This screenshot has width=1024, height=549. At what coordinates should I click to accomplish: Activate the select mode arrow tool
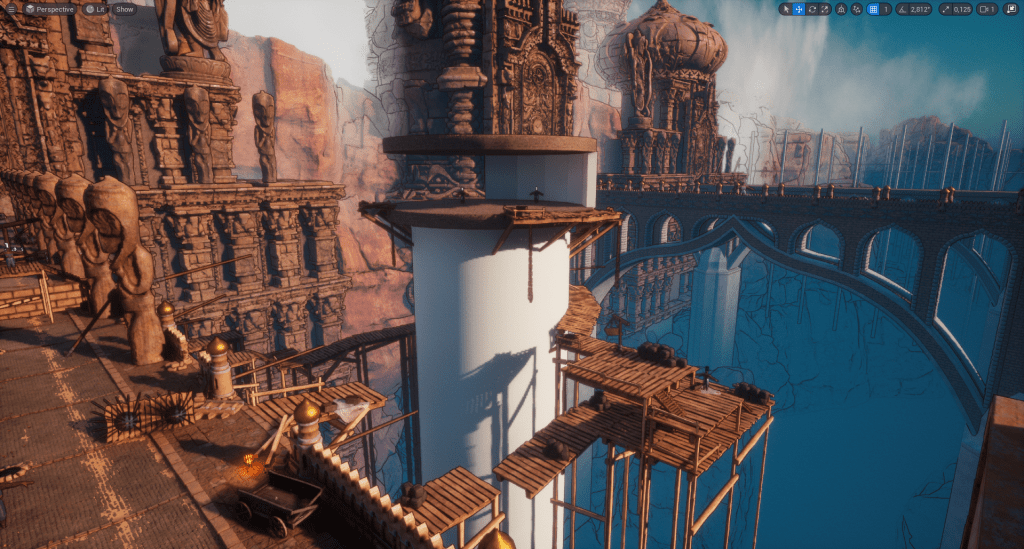coord(786,9)
